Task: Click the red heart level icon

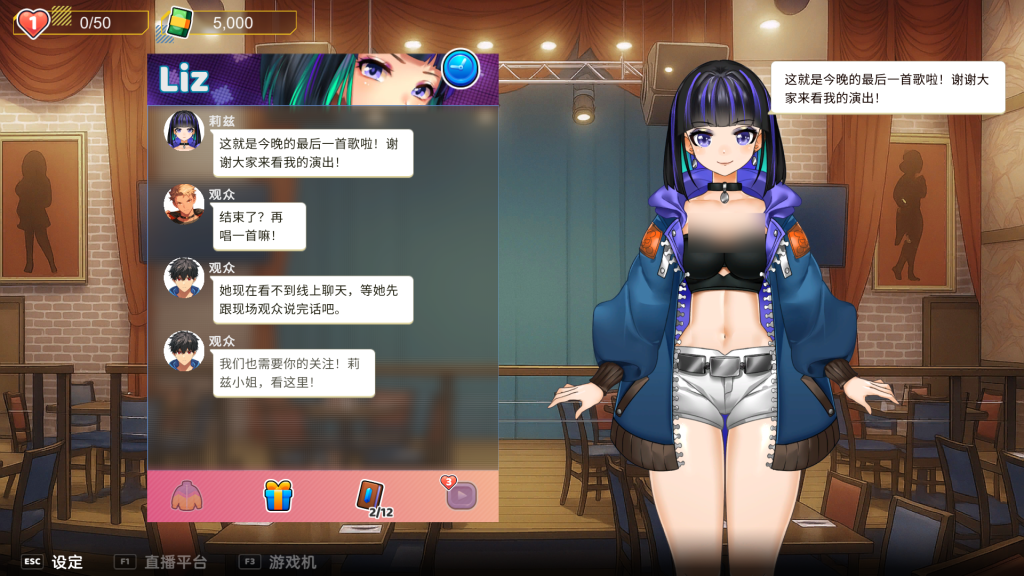Action: (x=33, y=21)
